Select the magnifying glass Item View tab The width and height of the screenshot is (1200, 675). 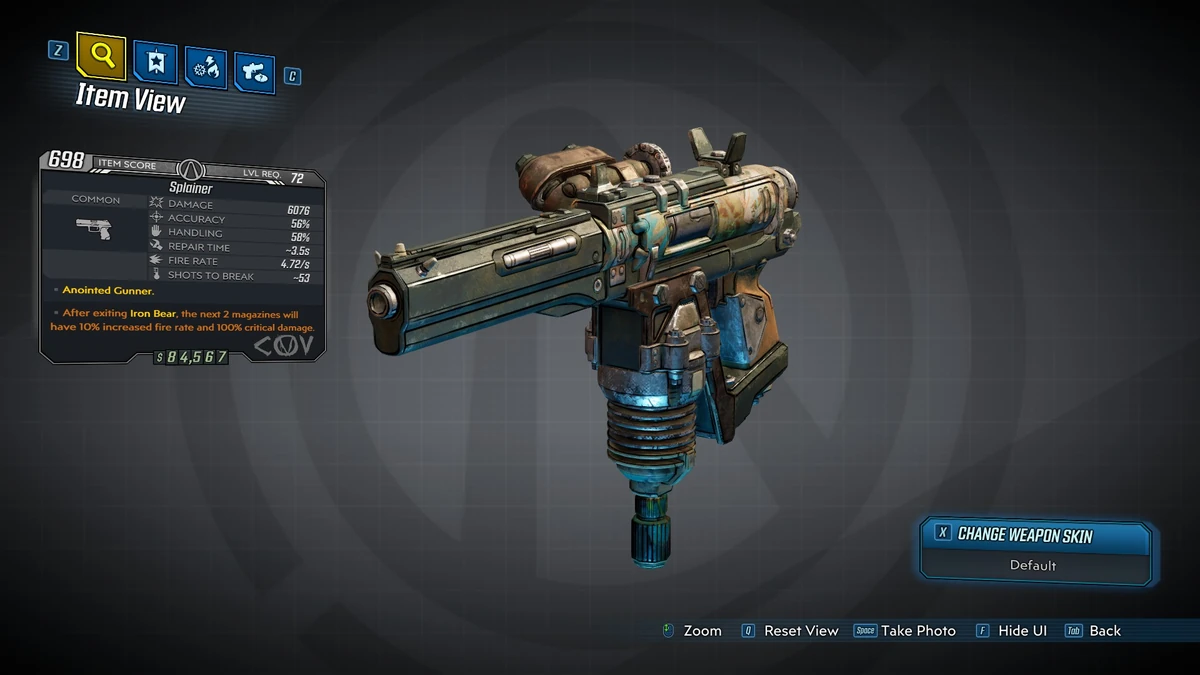[100, 58]
